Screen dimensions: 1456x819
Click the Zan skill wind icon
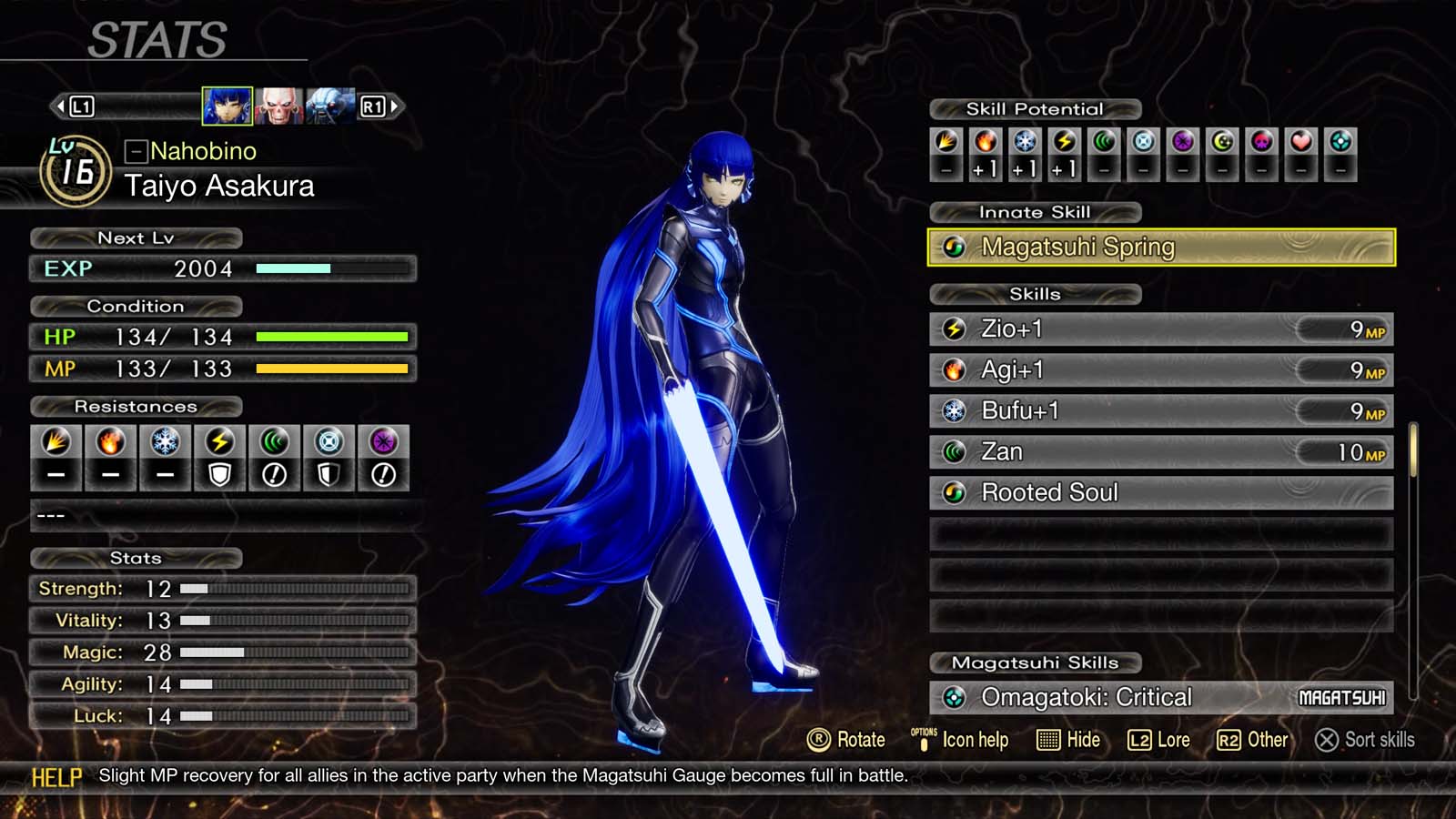tap(954, 451)
